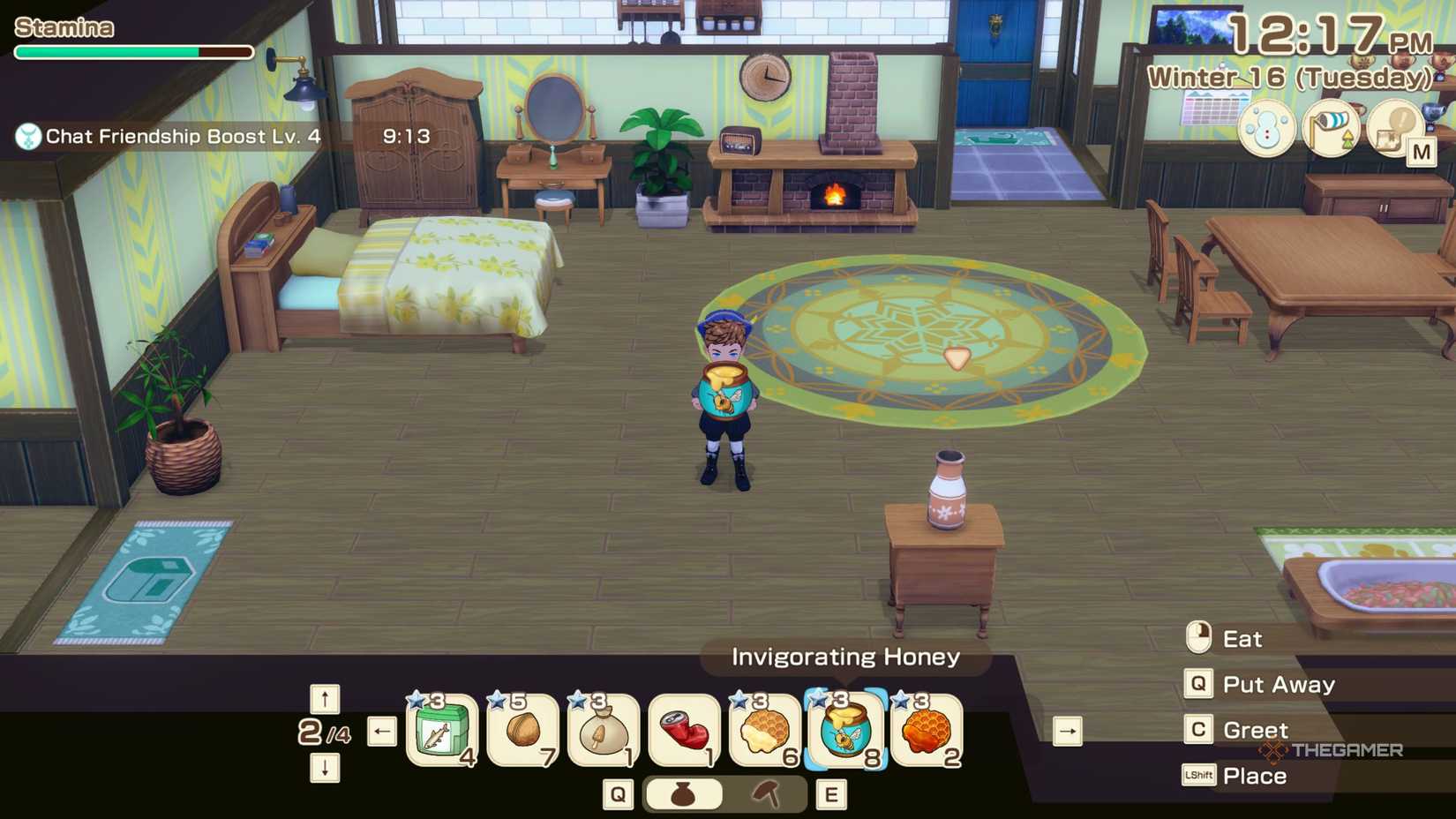The image size is (1456, 819).
Task: Pick the crushed red can slot
Action: click(684, 730)
